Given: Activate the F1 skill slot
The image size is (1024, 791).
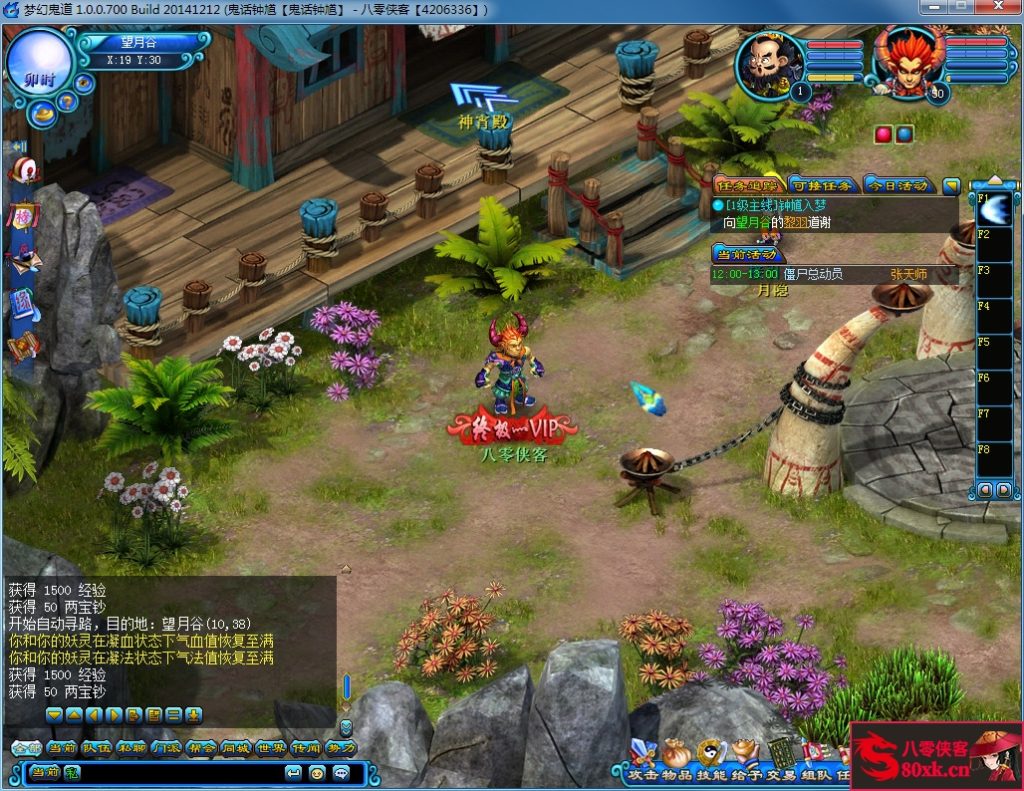Looking at the screenshot, I should coord(995,210).
